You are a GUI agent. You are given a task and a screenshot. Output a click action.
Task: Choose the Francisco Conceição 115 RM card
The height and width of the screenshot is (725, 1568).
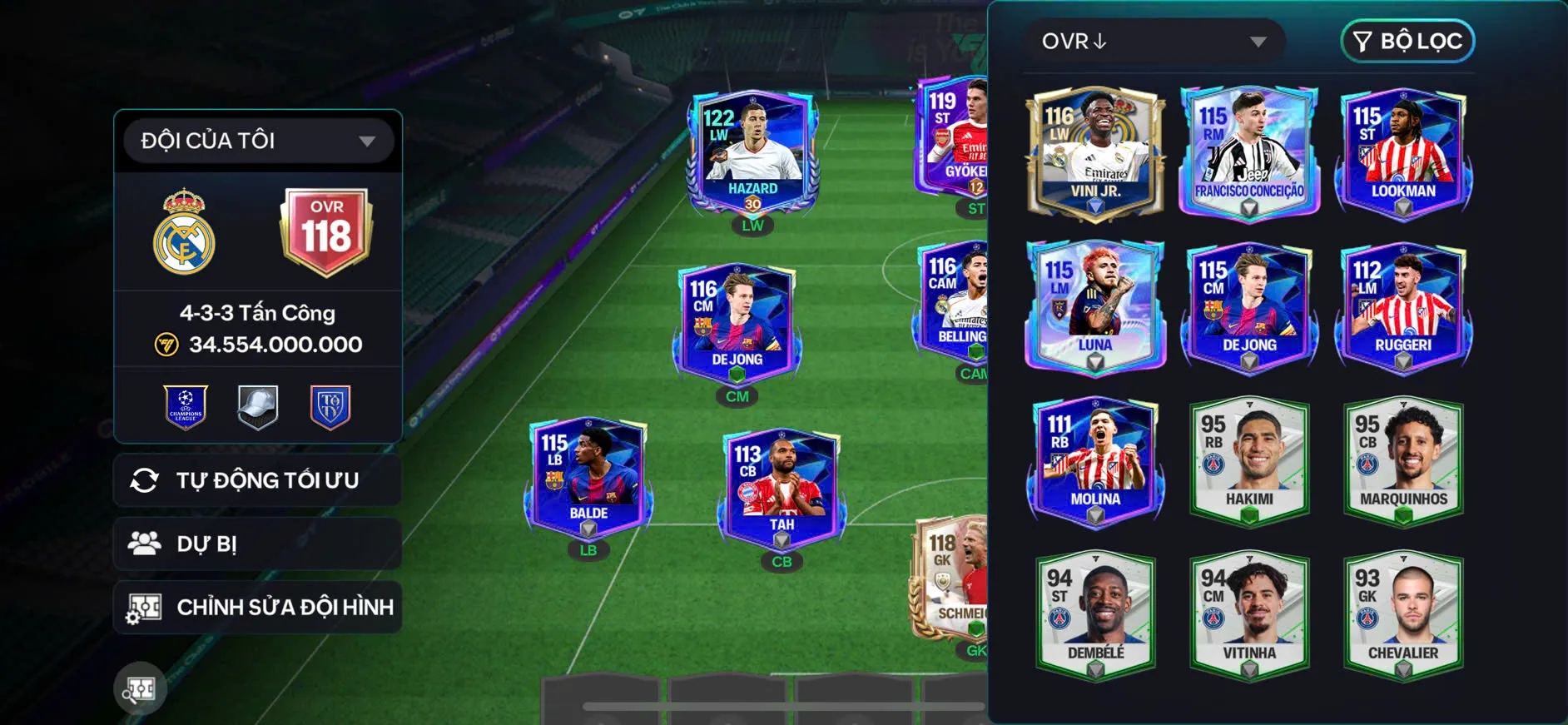click(x=1249, y=154)
